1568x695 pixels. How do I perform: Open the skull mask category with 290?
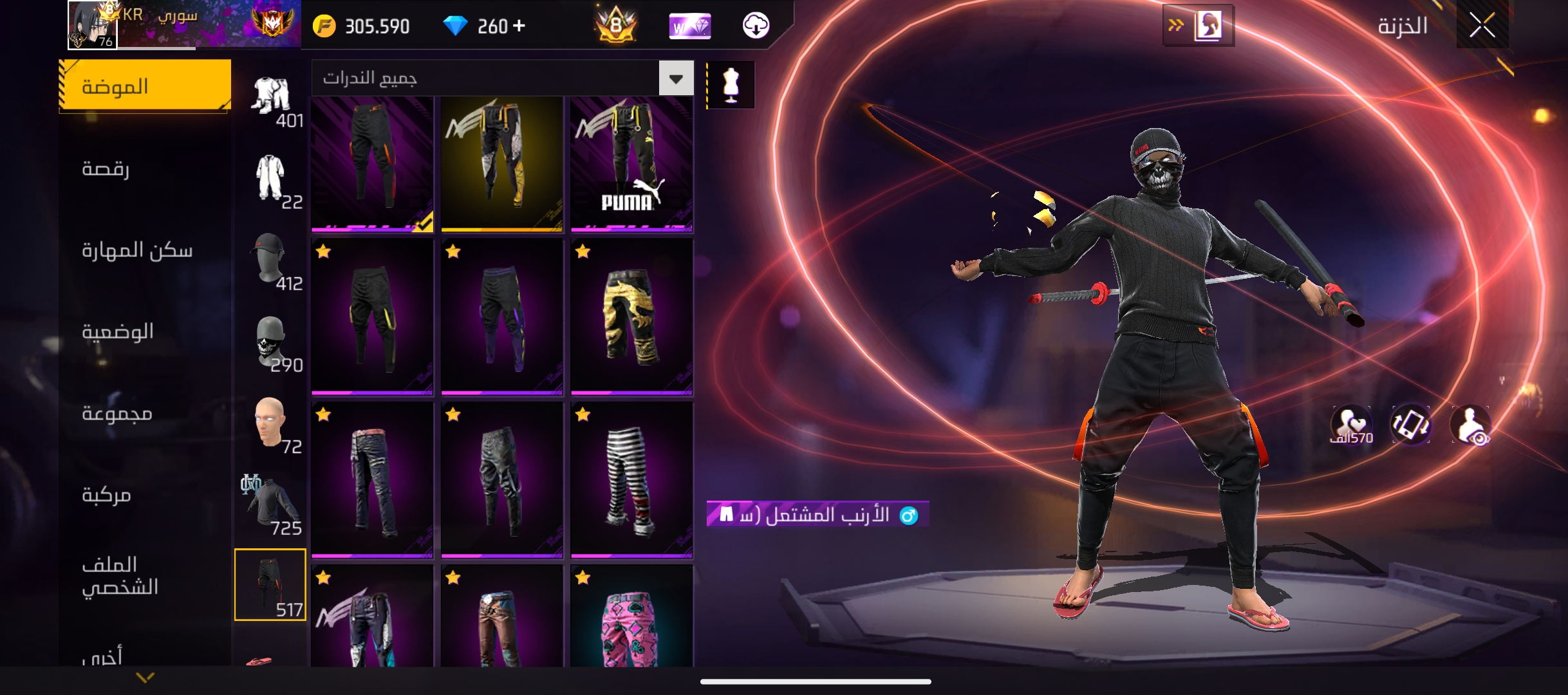[271, 344]
